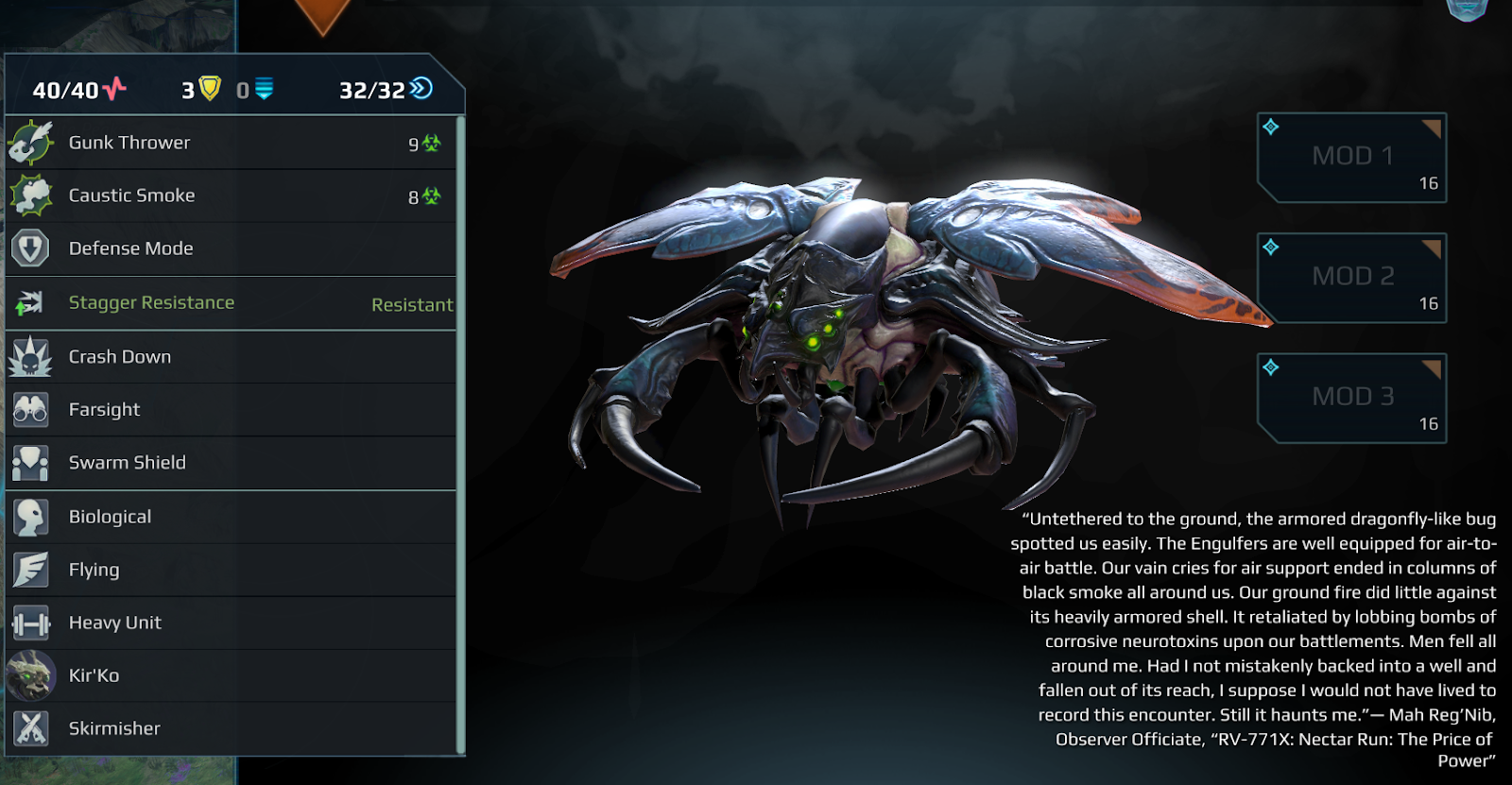Open the Kir'Ko faction entry
This screenshot has height=785, width=1512.
pyautogui.click(x=231, y=675)
